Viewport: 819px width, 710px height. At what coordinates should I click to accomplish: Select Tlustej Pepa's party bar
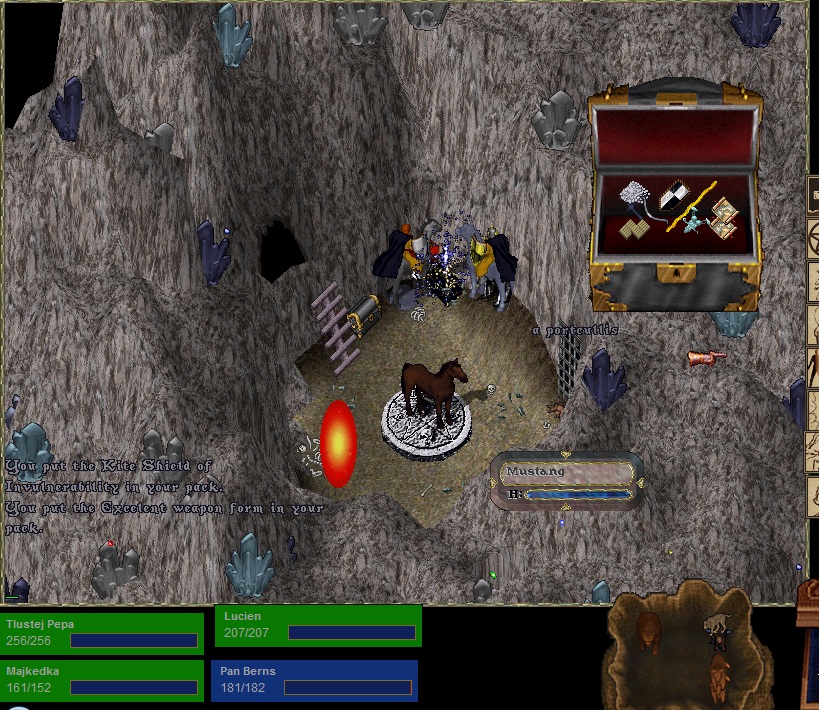[101, 632]
